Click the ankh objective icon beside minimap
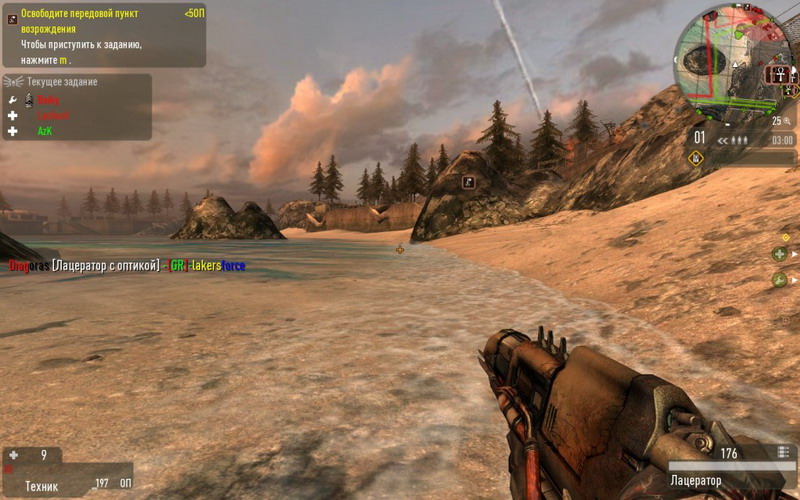 coord(778,74)
